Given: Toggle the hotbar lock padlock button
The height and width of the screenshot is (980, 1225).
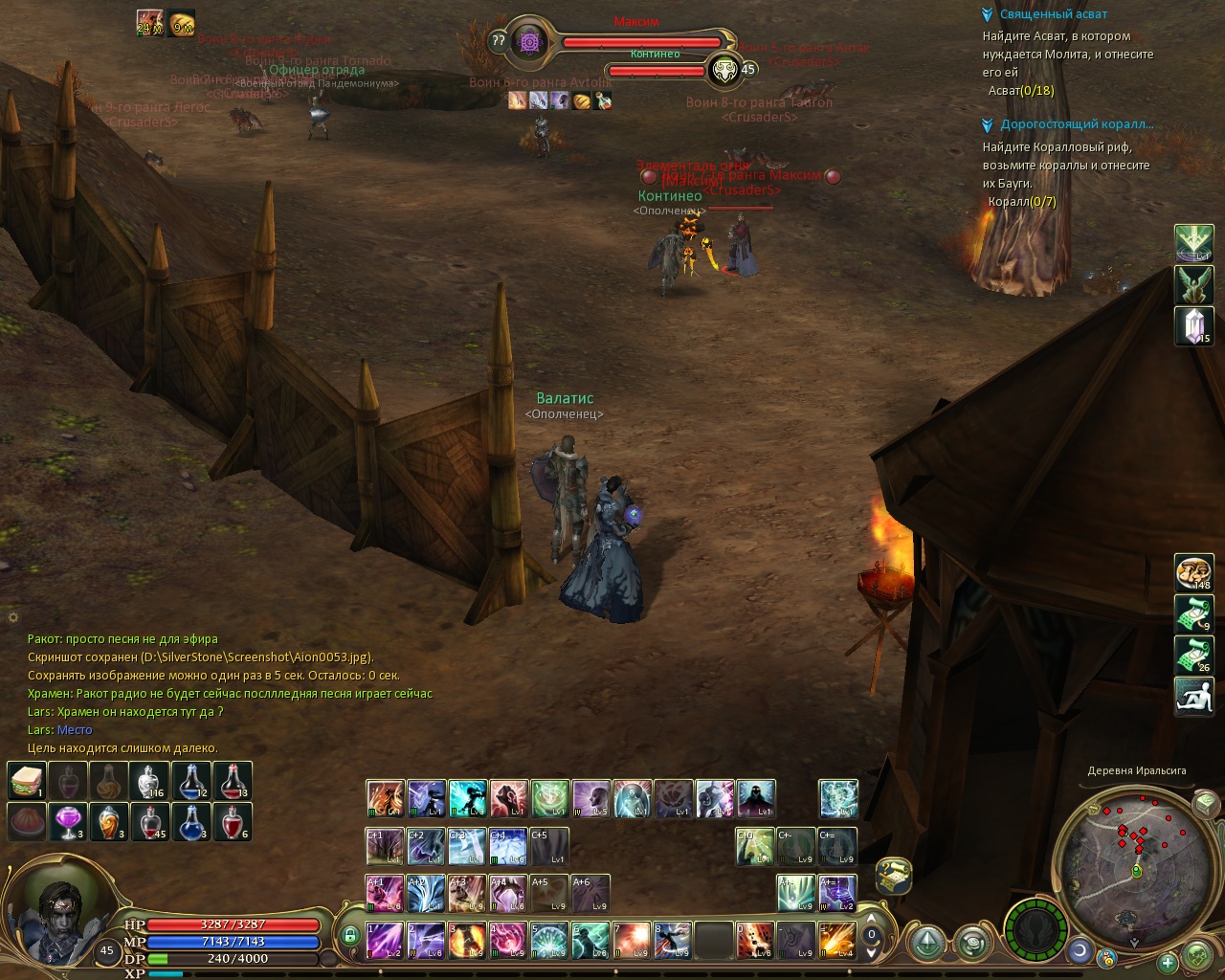Looking at the screenshot, I should tap(349, 935).
